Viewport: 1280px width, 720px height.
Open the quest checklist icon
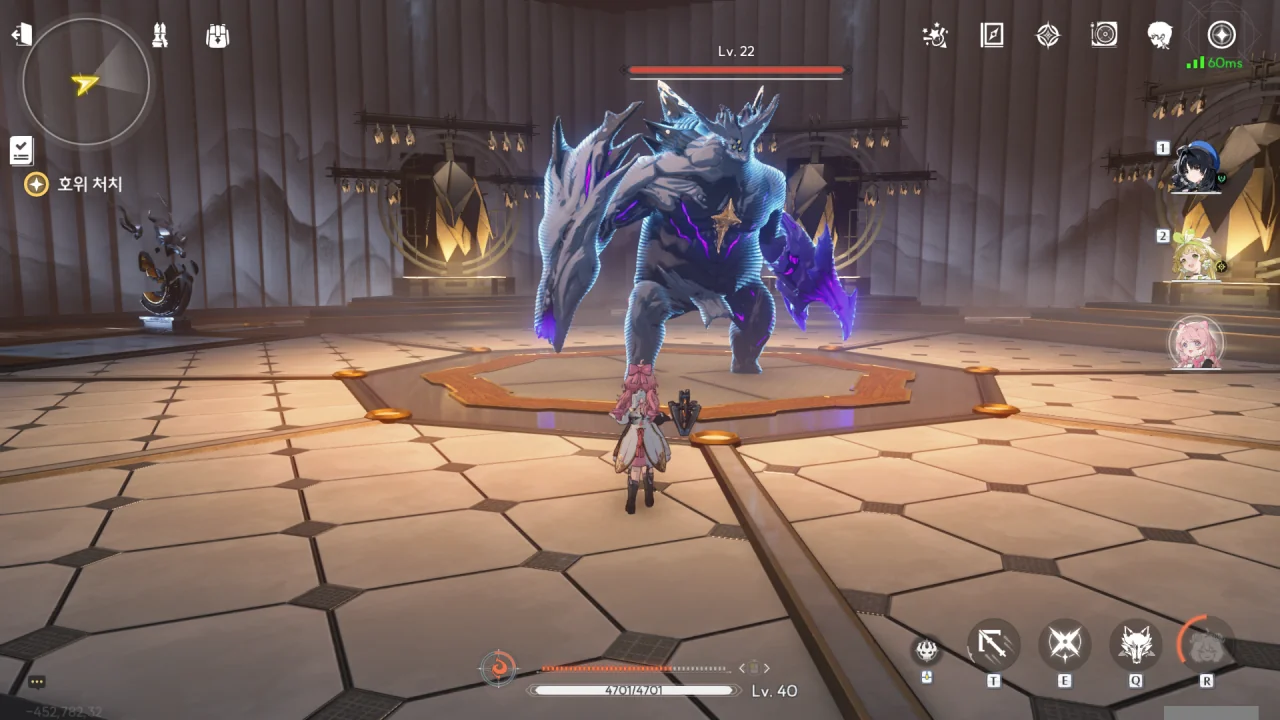tap(21, 150)
